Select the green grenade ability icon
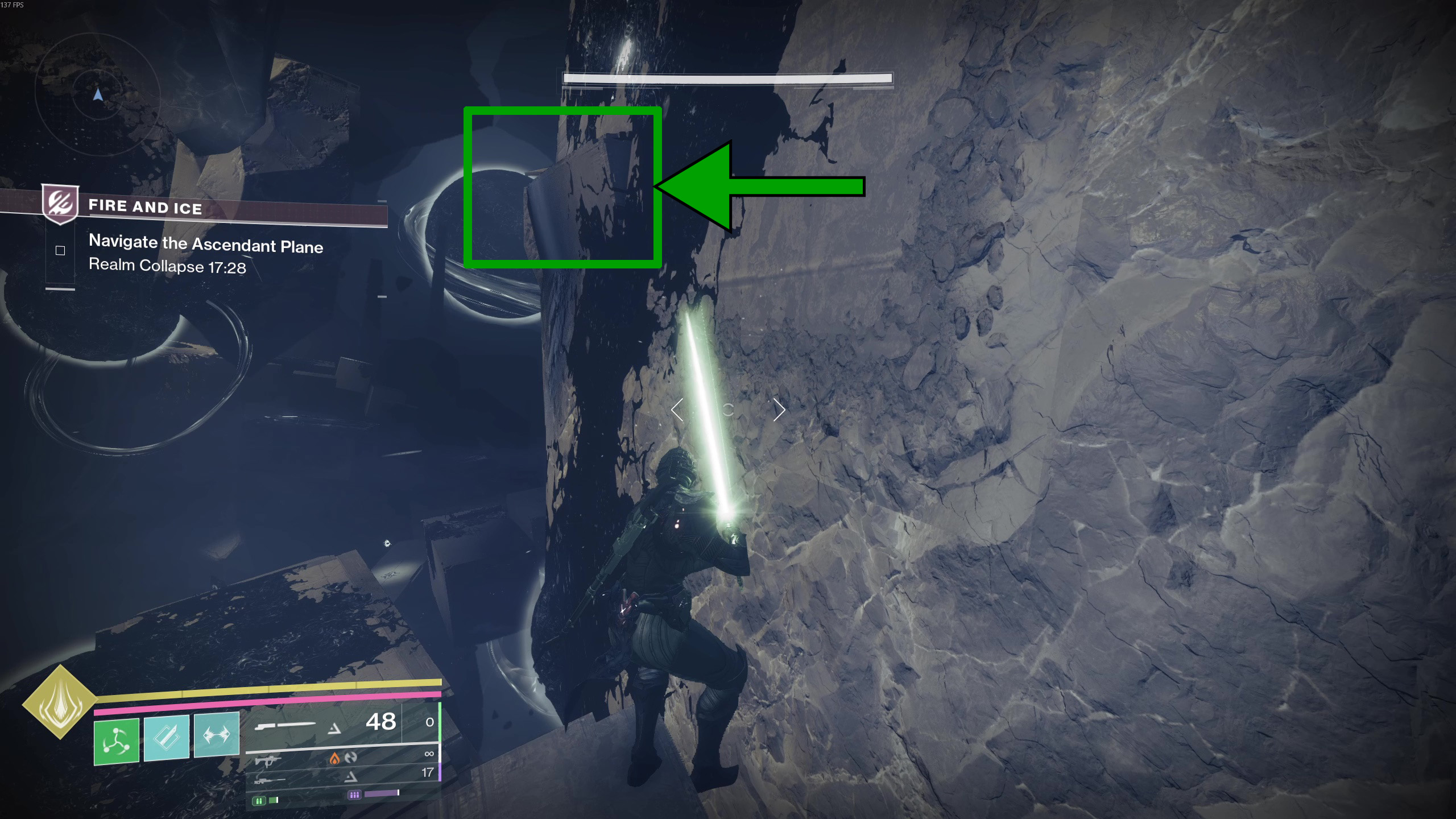The width and height of the screenshot is (1456, 819). (x=117, y=741)
